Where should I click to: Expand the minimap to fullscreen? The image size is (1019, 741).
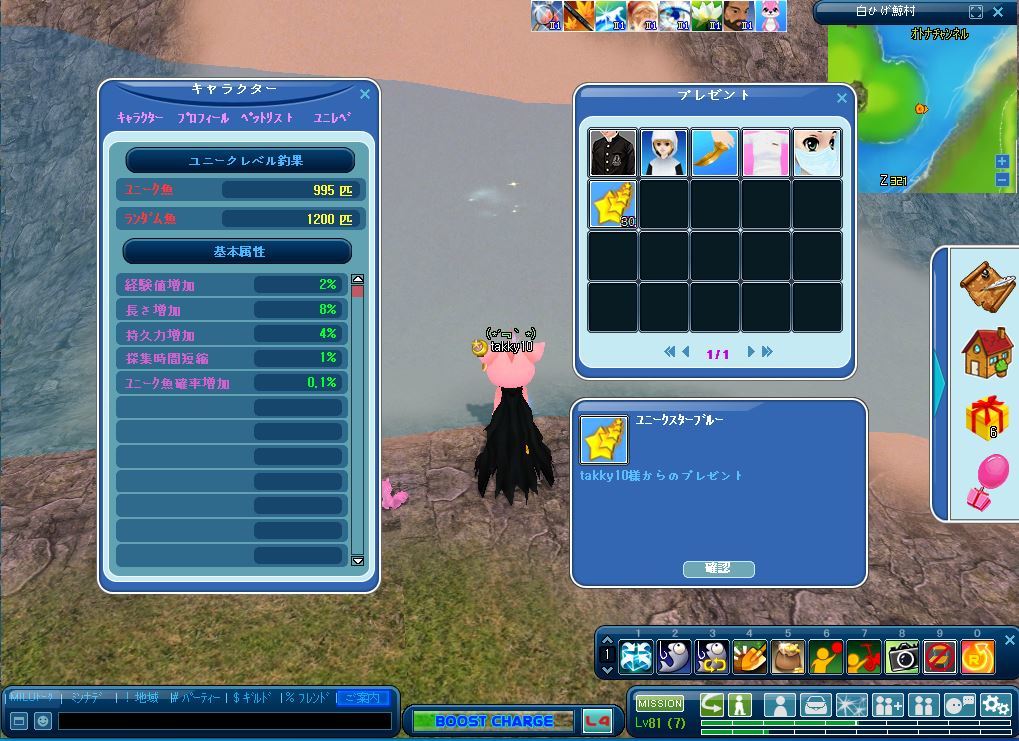click(x=976, y=12)
